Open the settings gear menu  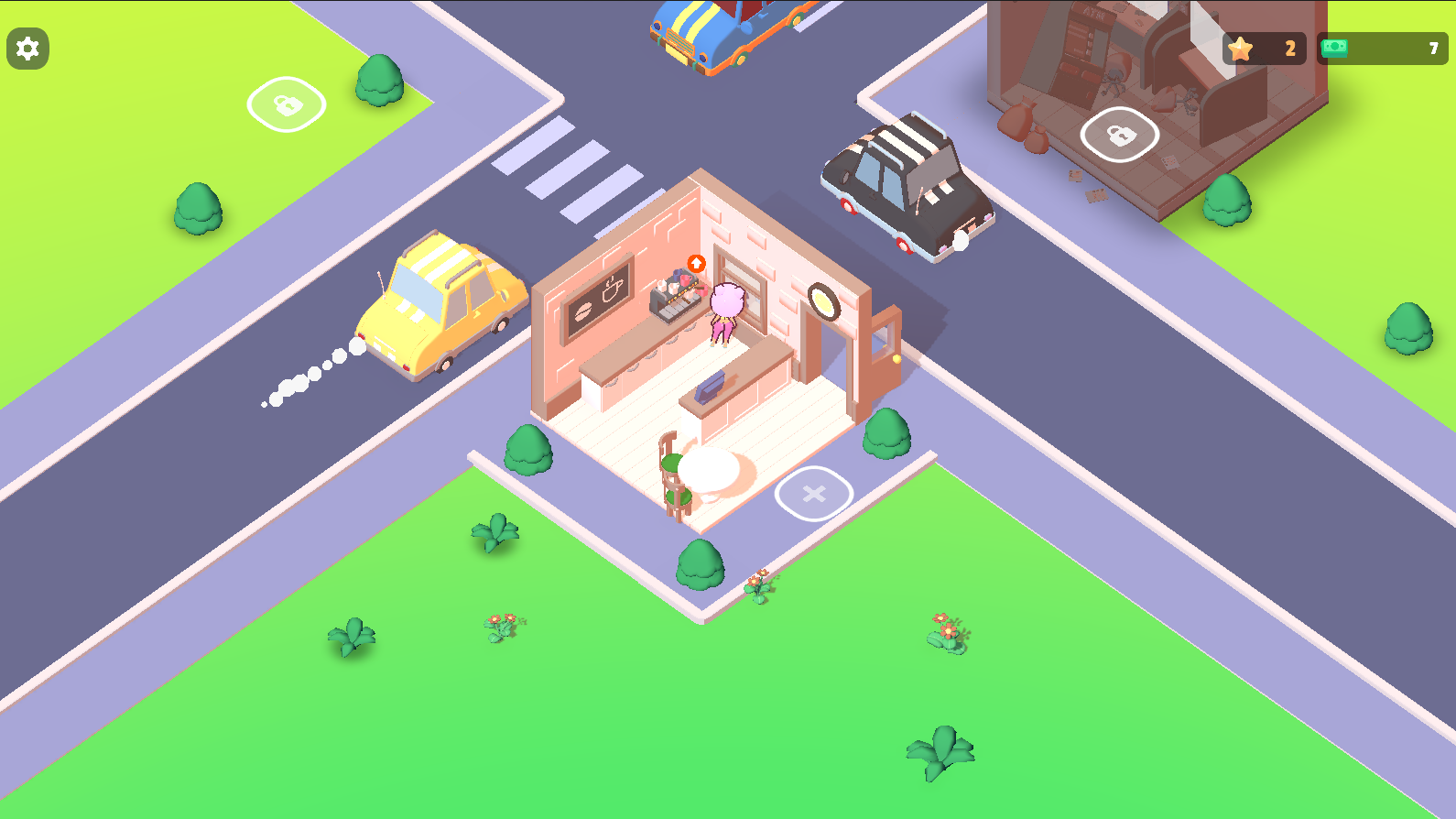pyautogui.click(x=27, y=48)
